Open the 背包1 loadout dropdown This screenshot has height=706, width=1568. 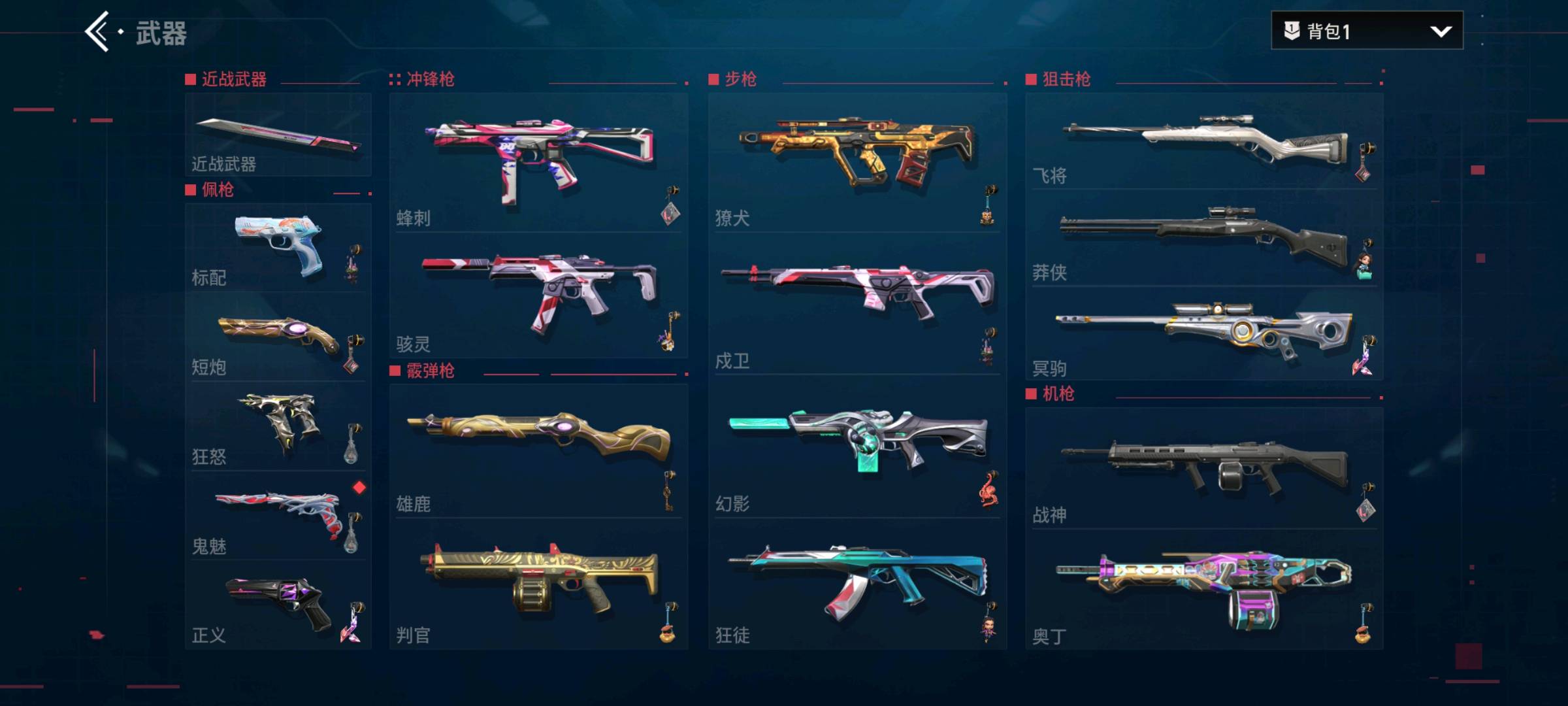pos(1367,31)
